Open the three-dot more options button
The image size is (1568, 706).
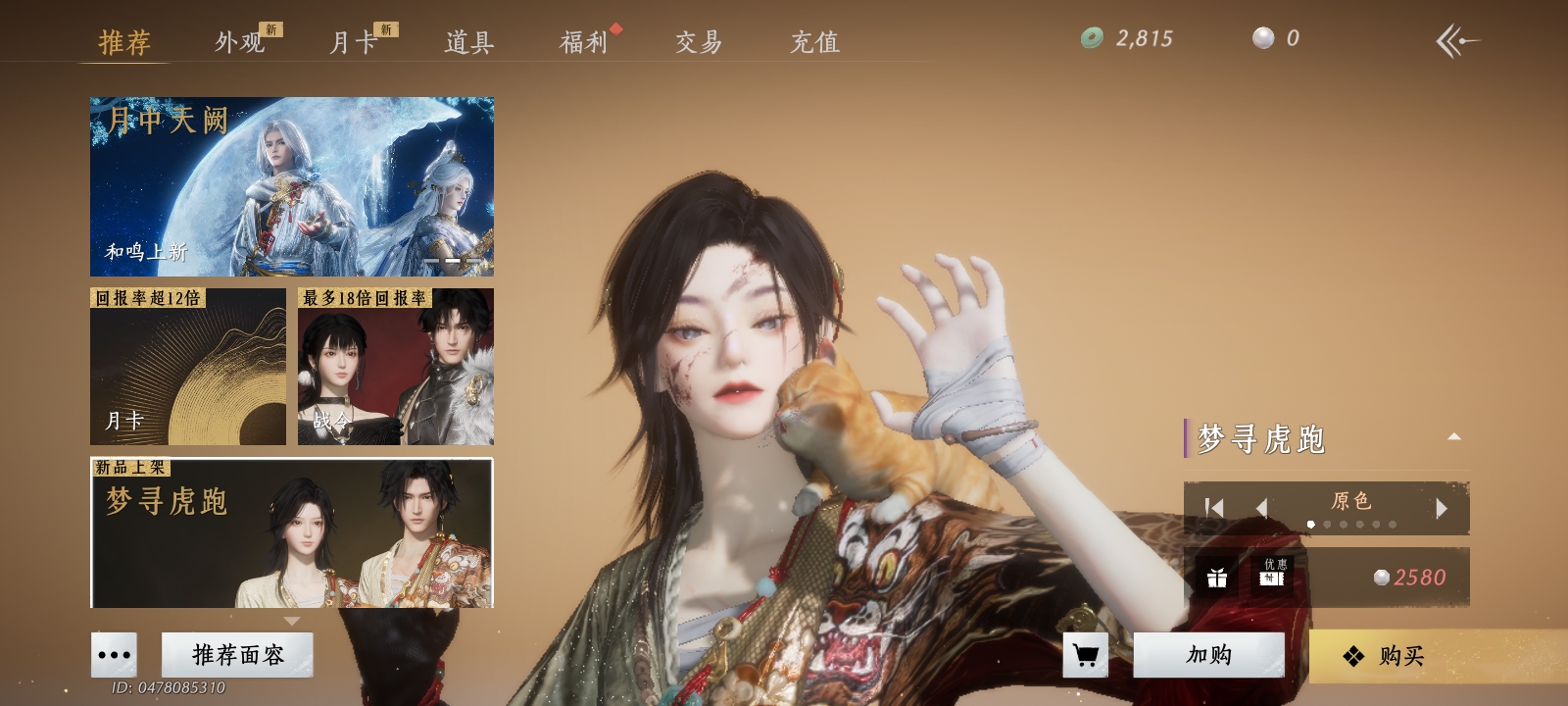114,655
